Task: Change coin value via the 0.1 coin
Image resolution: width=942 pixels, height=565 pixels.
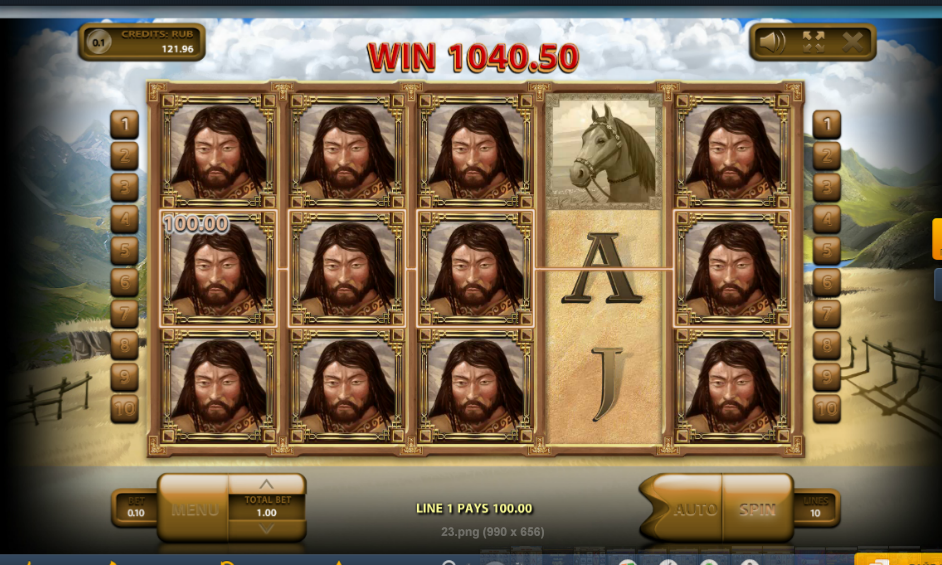Action: click(98, 42)
